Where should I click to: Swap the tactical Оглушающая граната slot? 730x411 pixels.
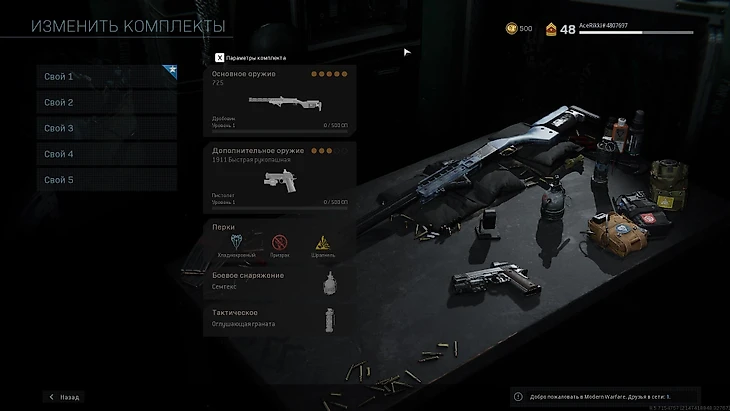[280, 318]
